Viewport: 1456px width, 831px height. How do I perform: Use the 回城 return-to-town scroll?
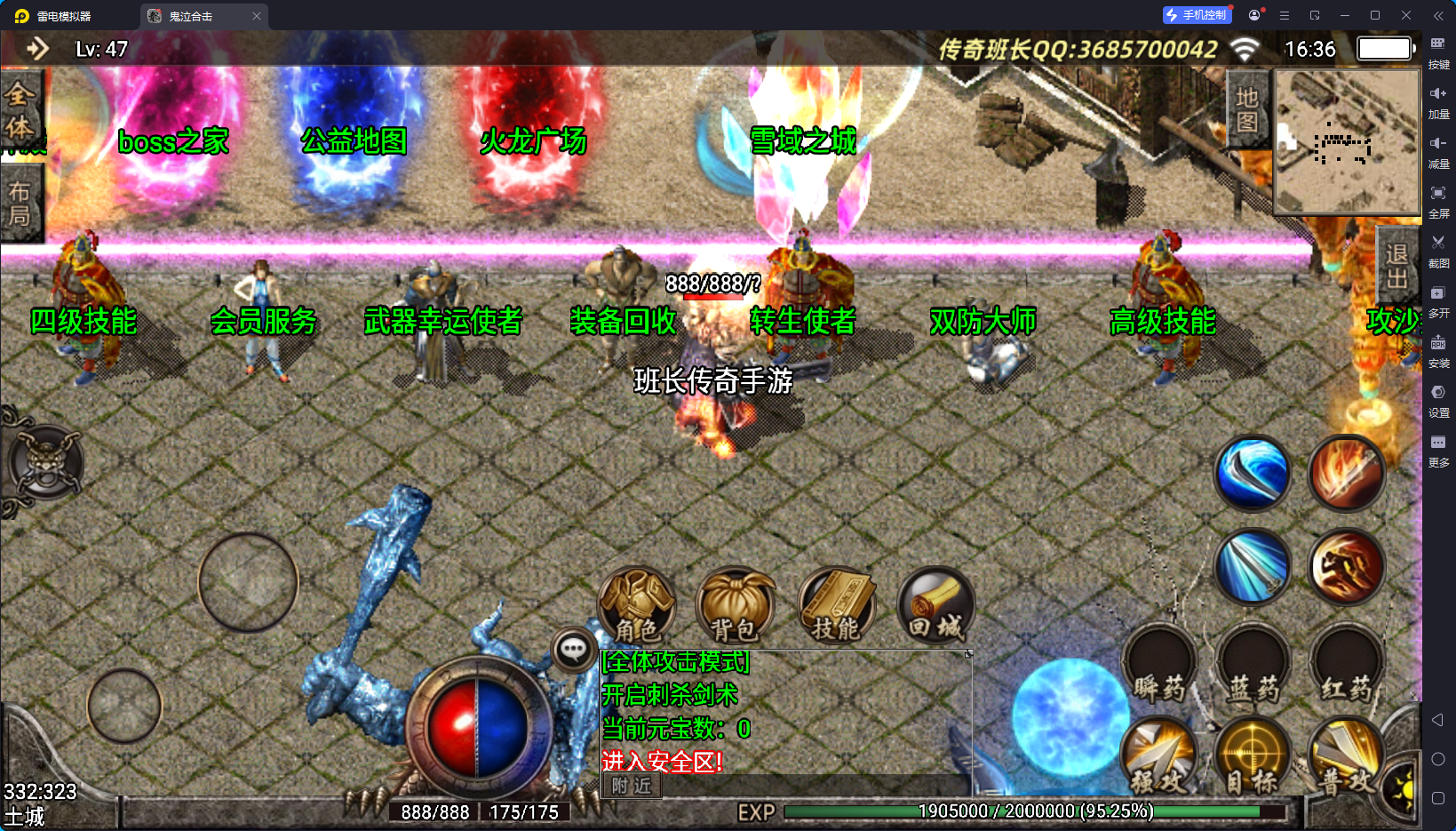click(x=935, y=606)
